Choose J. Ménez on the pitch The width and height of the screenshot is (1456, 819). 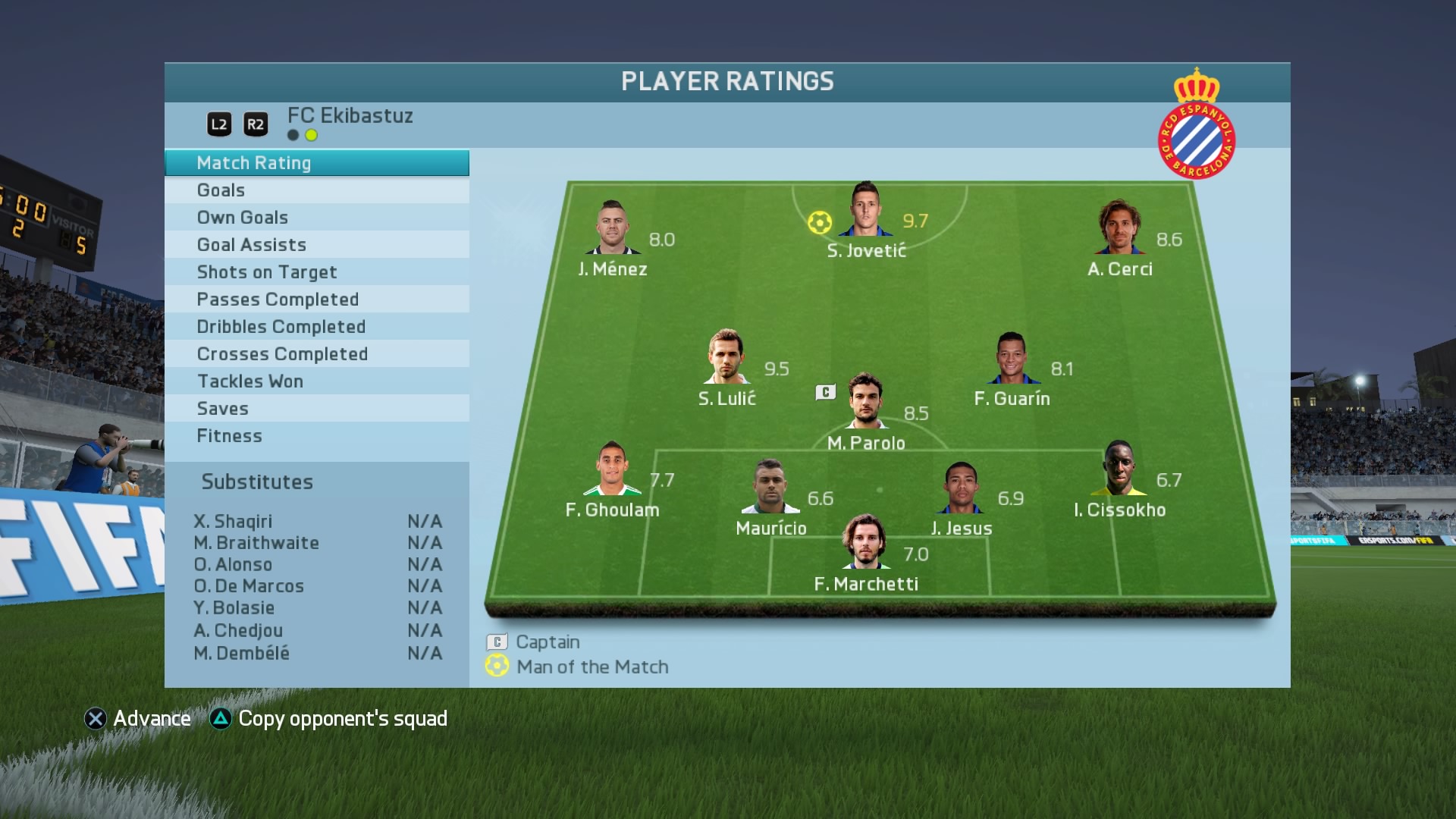coord(611,228)
